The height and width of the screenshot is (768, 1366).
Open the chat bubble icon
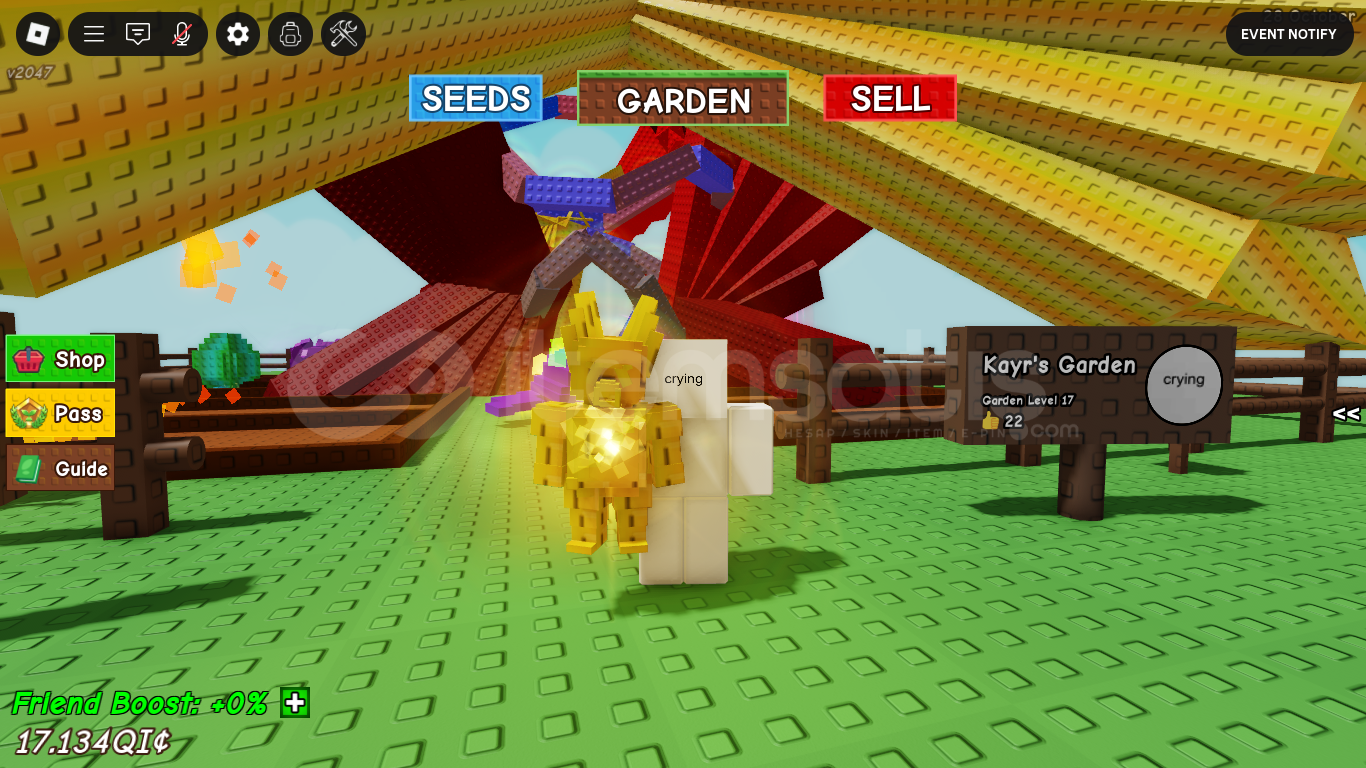137,33
